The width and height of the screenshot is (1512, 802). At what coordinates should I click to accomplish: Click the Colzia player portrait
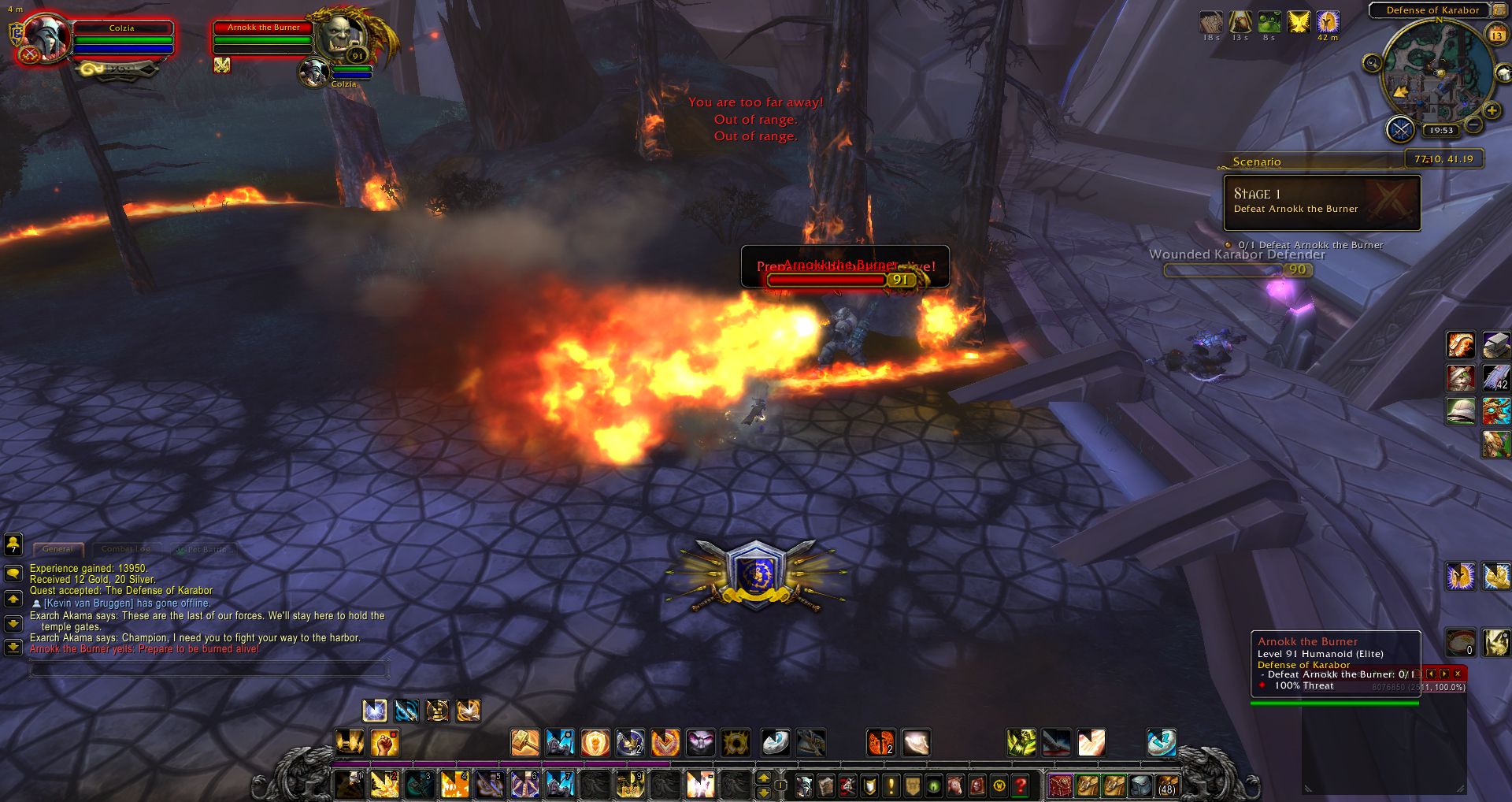[x=46, y=36]
